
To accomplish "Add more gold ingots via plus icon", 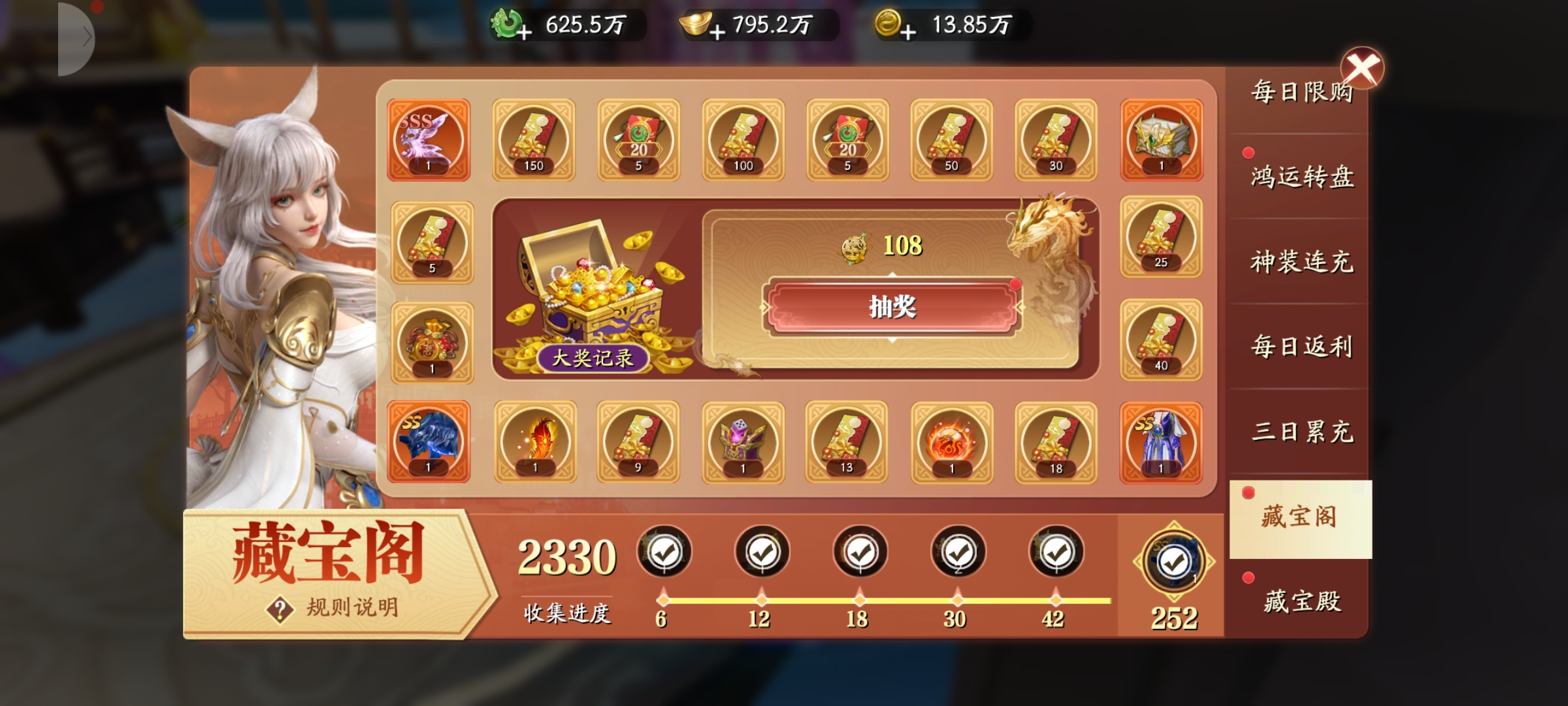I will tap(717, 31).
